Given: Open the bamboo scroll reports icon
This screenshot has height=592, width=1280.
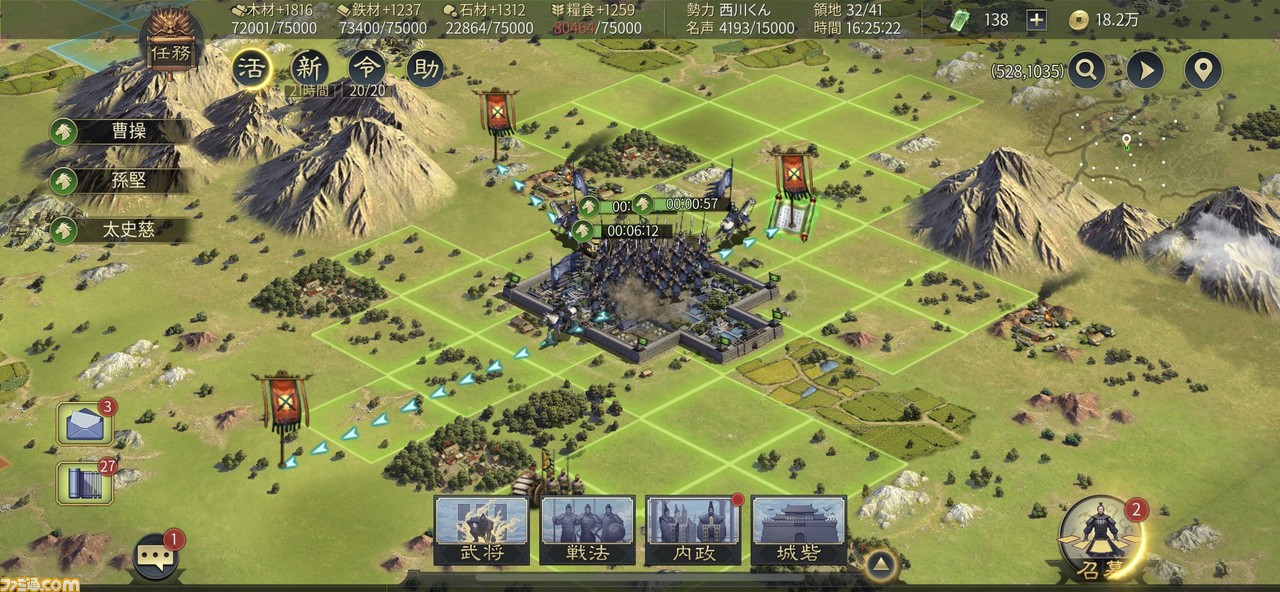Looking at the screenshot, I should point(84,482).
